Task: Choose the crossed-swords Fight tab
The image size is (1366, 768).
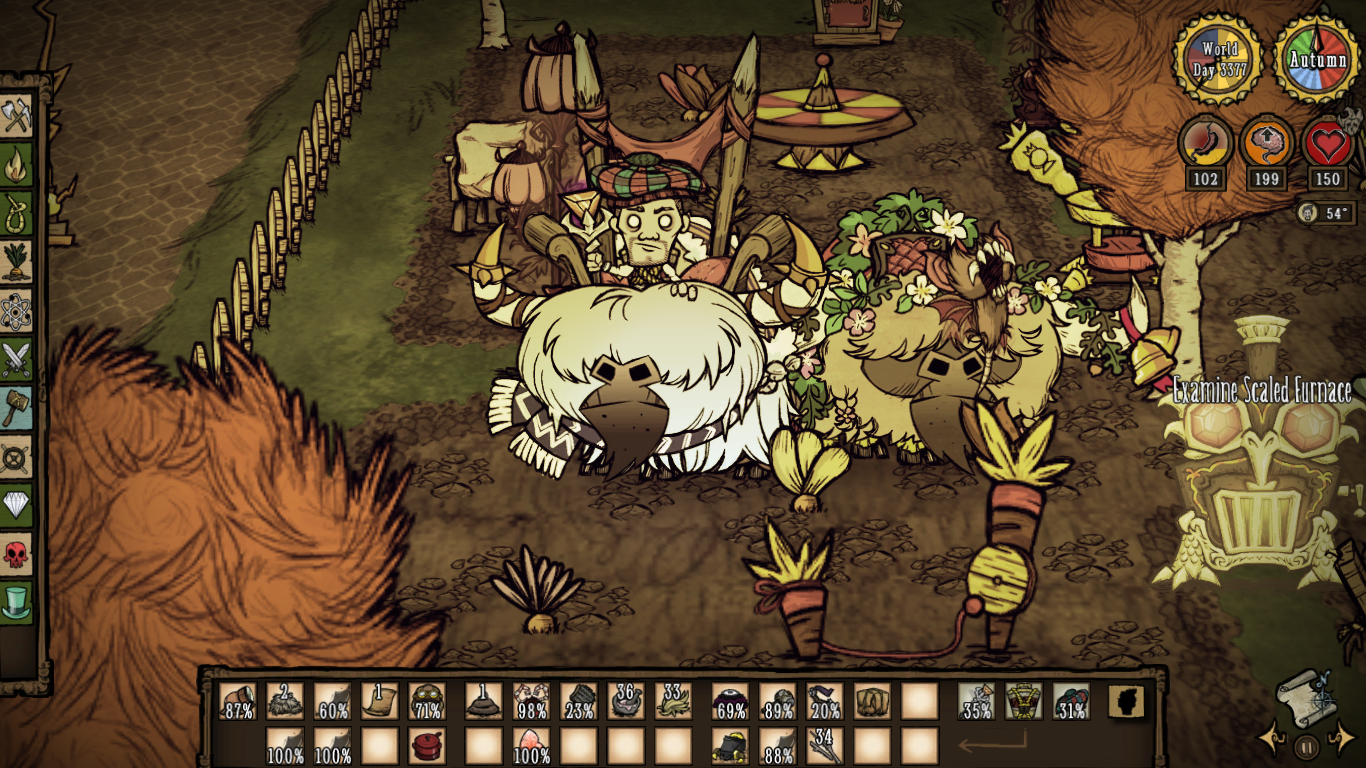Action: [17, 358]
